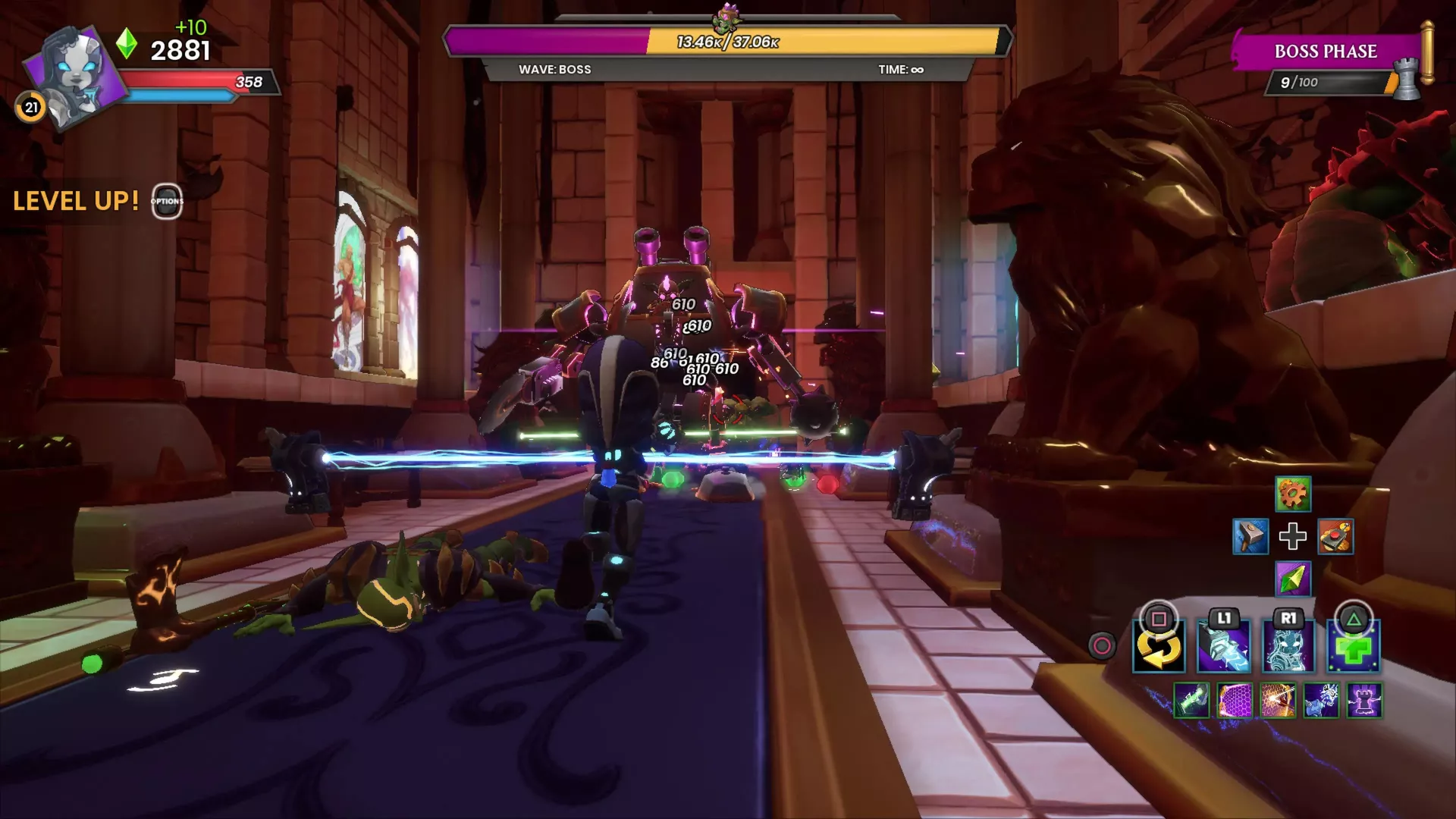This screenshot has height=819, width=1456.
Task: Select the red button detonator icon
Action: 1335,537
